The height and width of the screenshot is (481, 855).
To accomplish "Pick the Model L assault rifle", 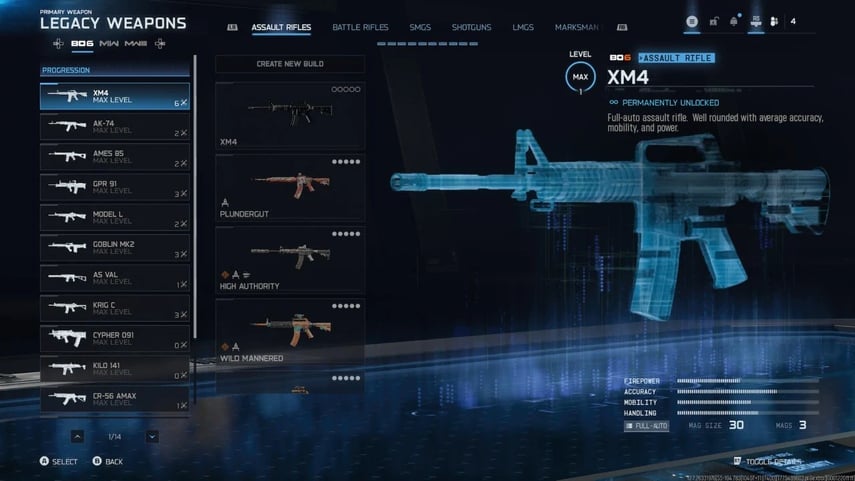I will click(115, 217).
